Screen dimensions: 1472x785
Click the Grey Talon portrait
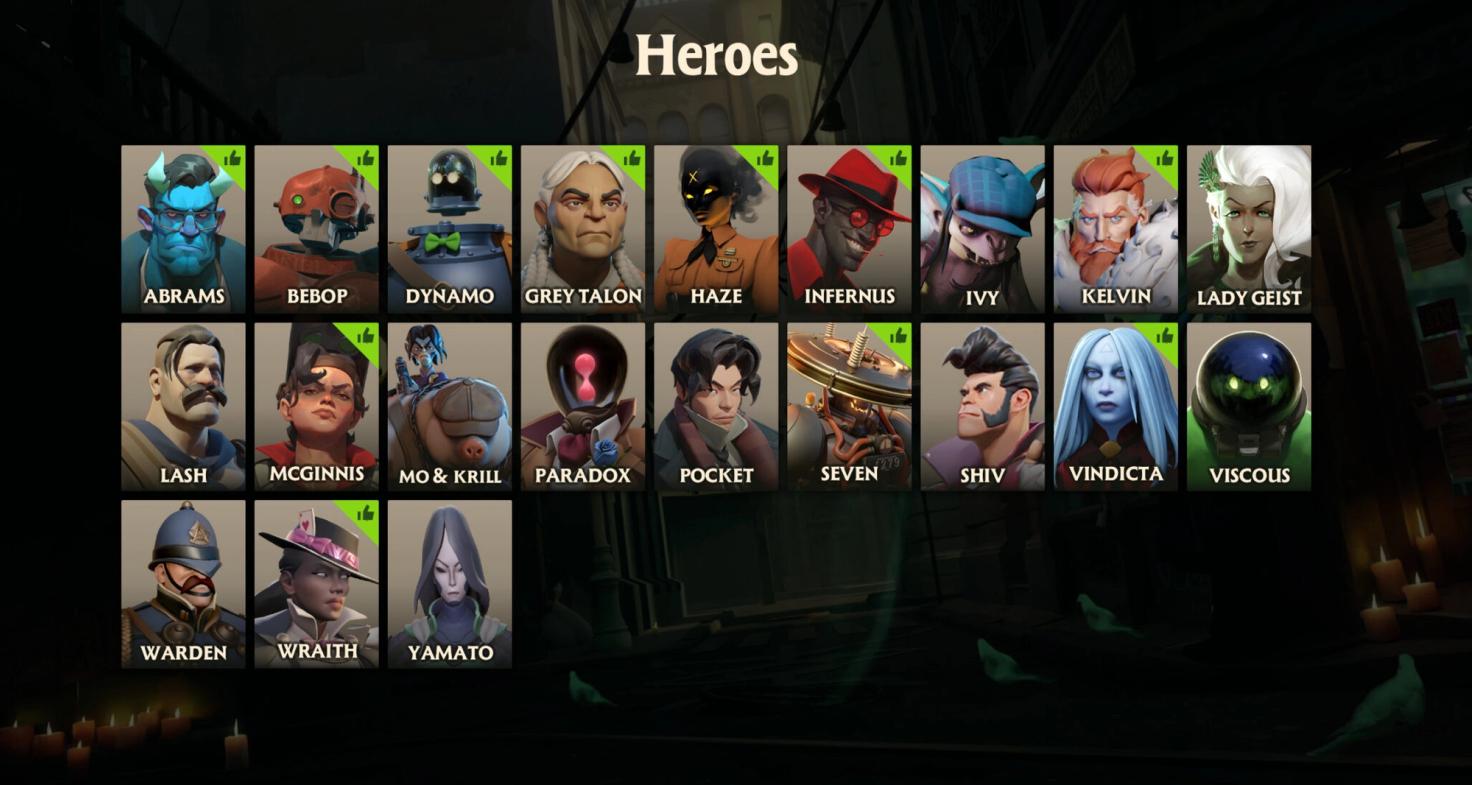pos(582,225)
